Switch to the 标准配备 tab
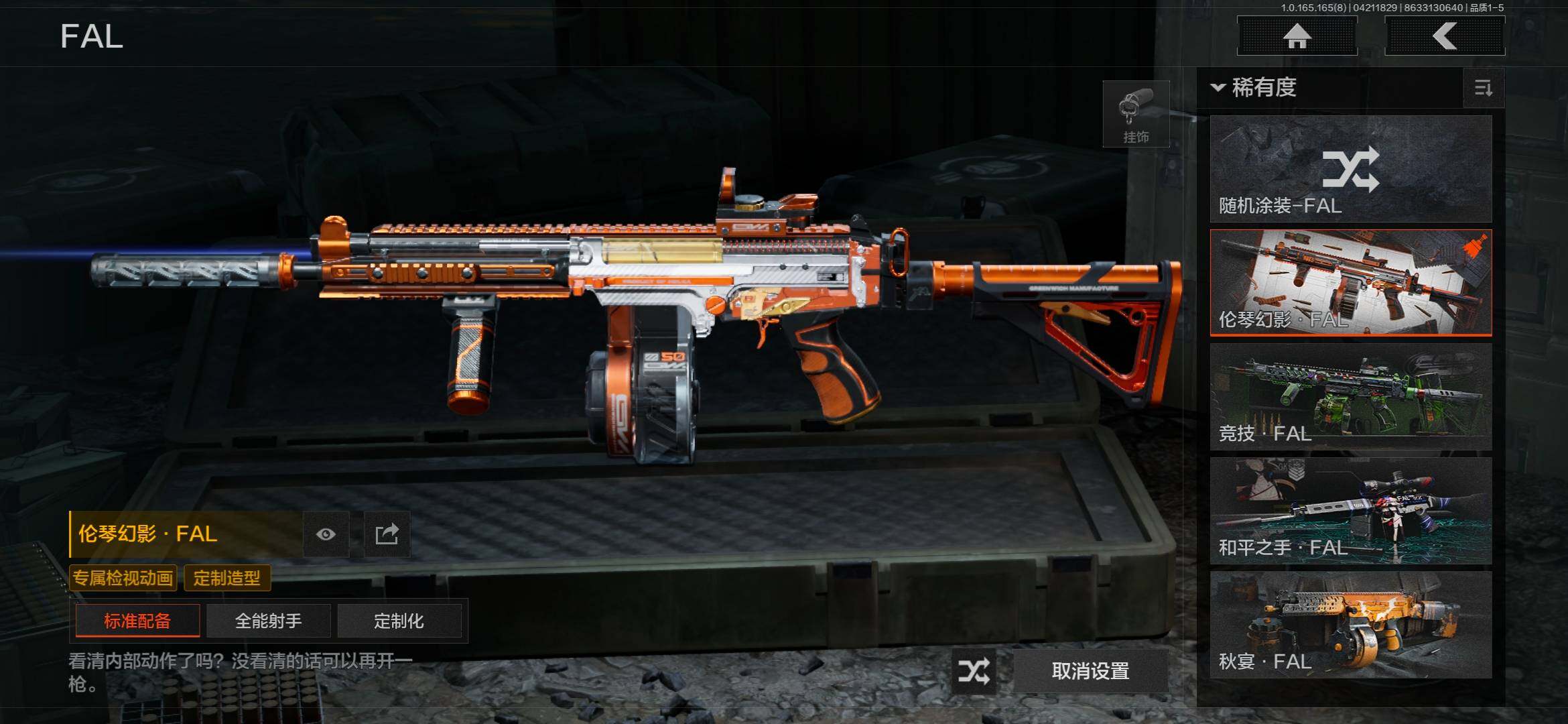This screenshot has height=724, width=1568. [137, 621]
